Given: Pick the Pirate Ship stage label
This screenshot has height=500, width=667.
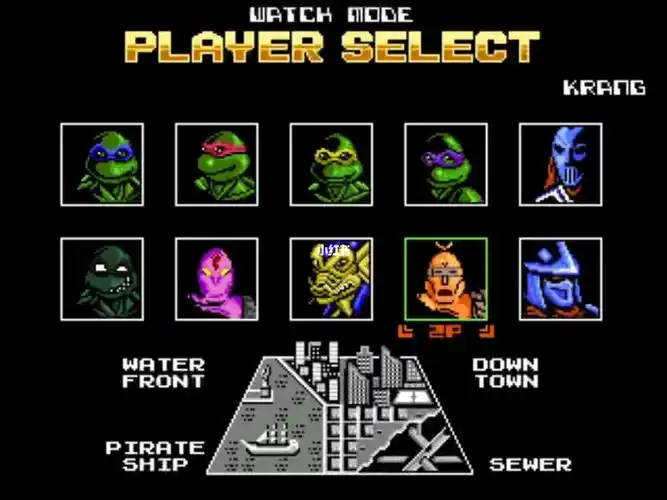Looking at the screenshot, I should (x=155, y=456).
